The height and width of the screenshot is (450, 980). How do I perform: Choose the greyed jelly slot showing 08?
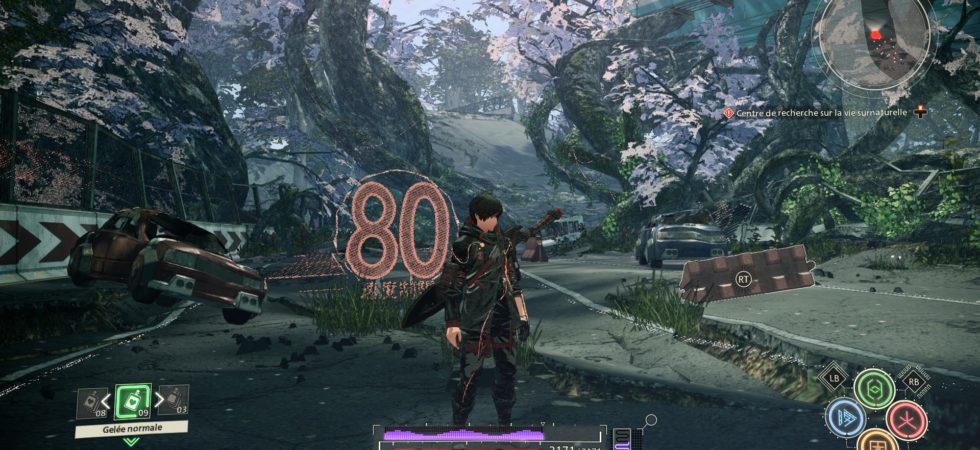91,402
